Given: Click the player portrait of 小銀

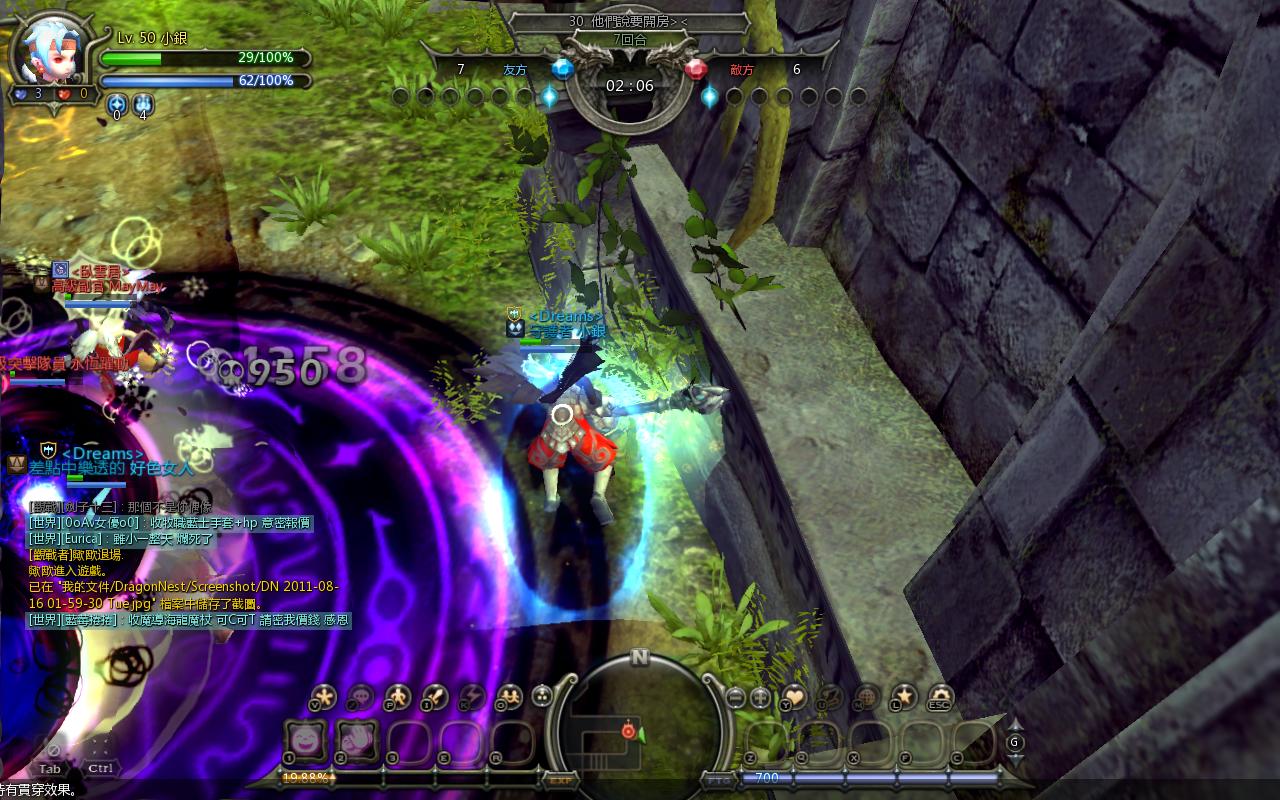Looking at the screenshot, I should [x=48, y=50].
